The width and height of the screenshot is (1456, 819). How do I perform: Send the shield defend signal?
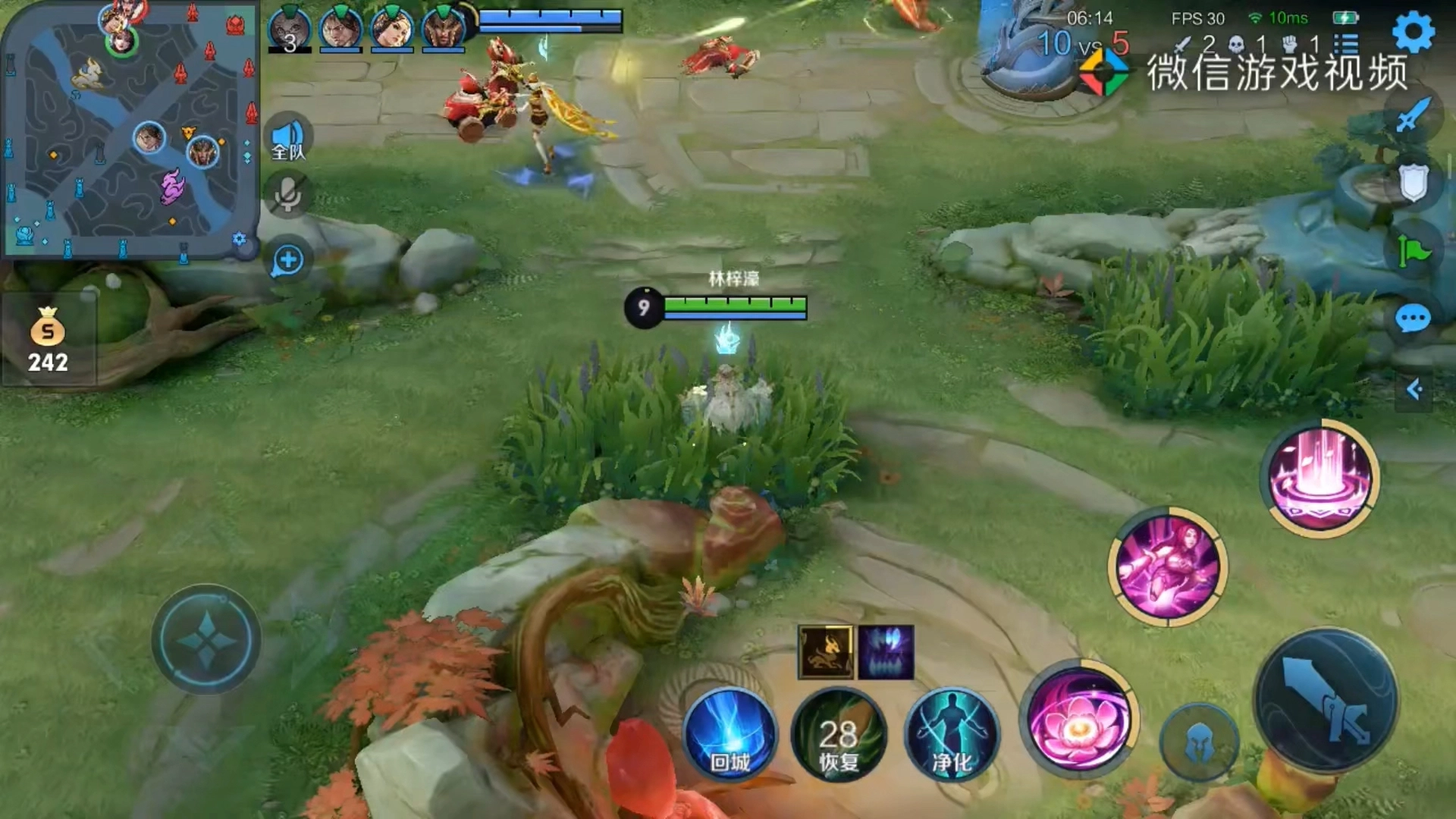[x=1413, y=183]
